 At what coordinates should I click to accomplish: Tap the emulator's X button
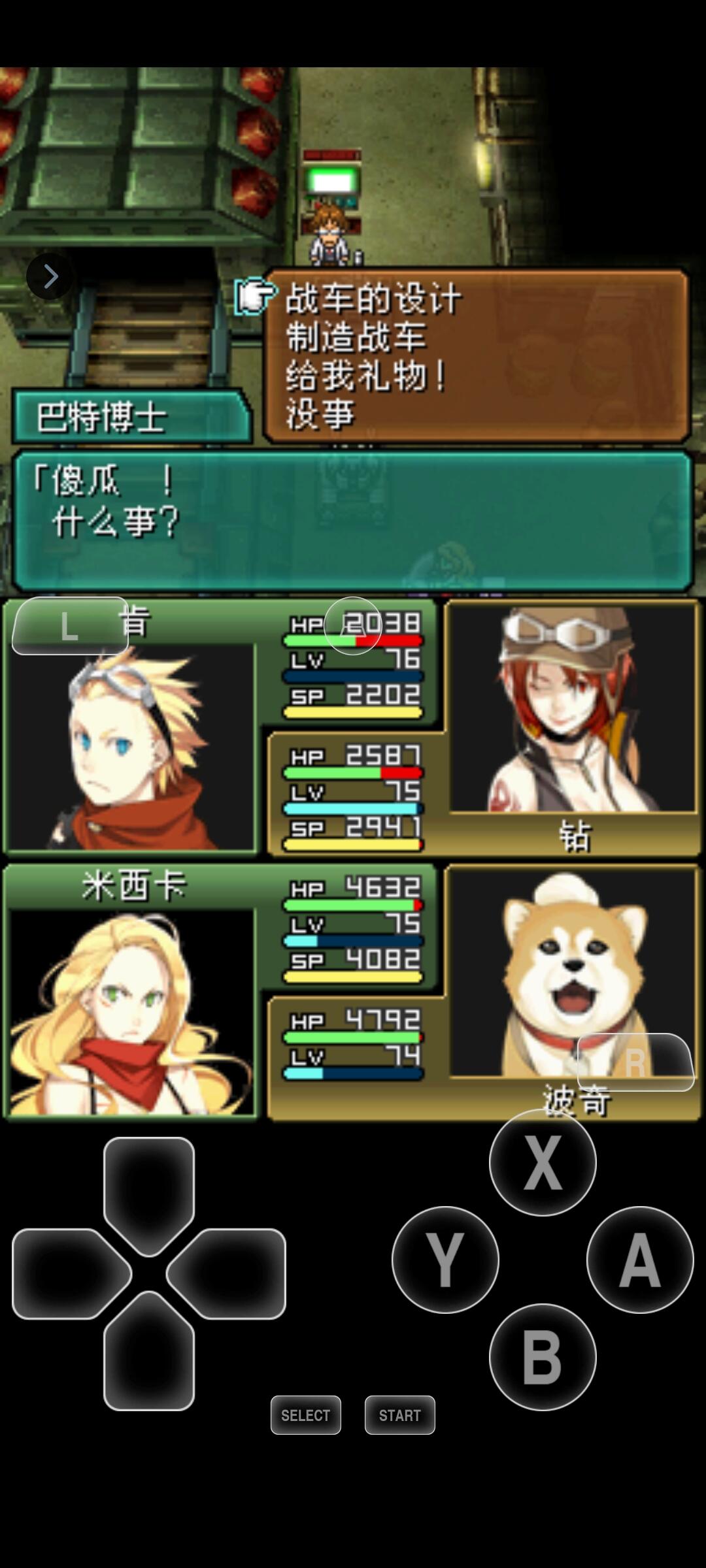click(542, 1162)
